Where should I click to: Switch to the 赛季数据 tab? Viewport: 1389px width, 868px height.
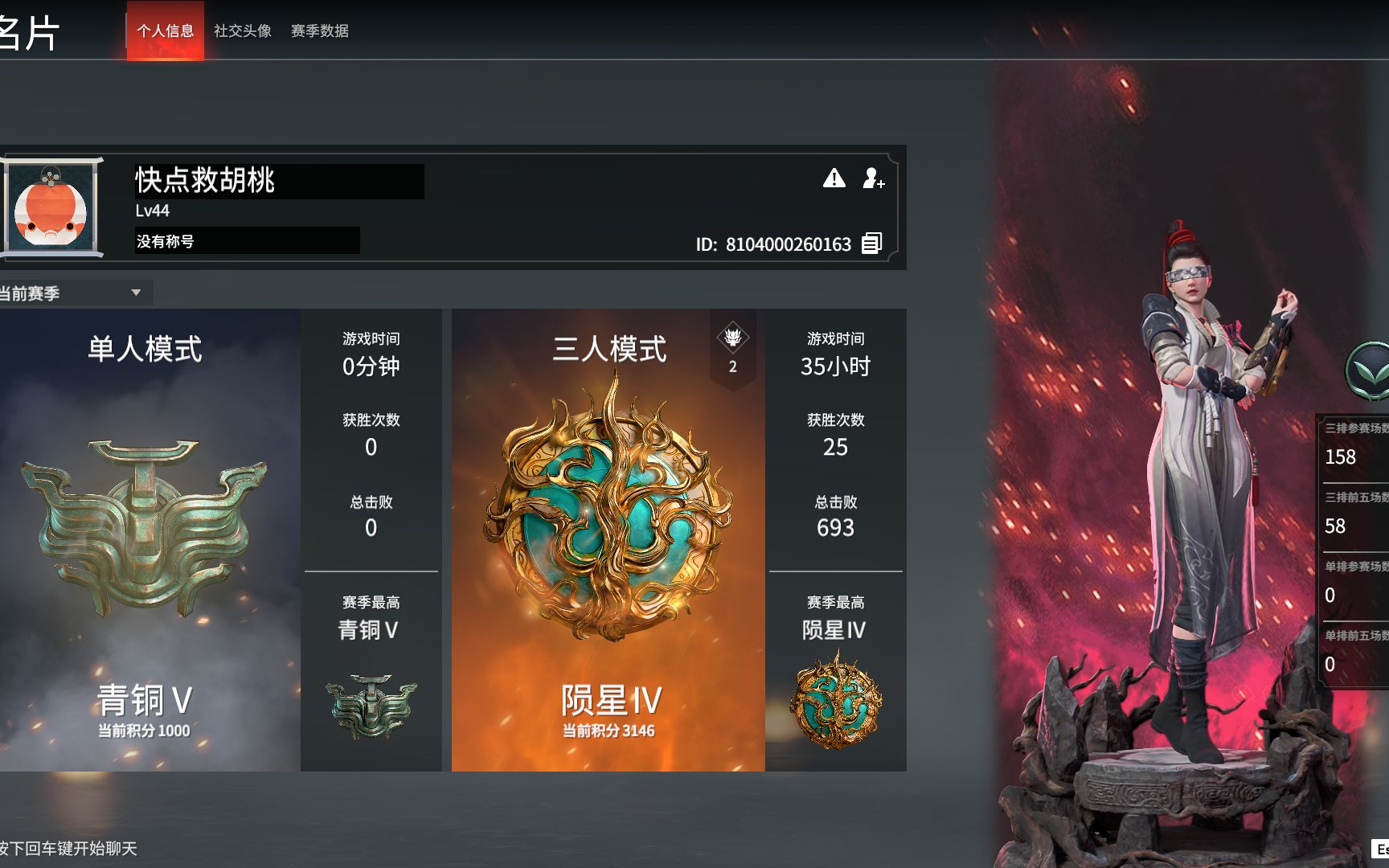coord(321,32)
